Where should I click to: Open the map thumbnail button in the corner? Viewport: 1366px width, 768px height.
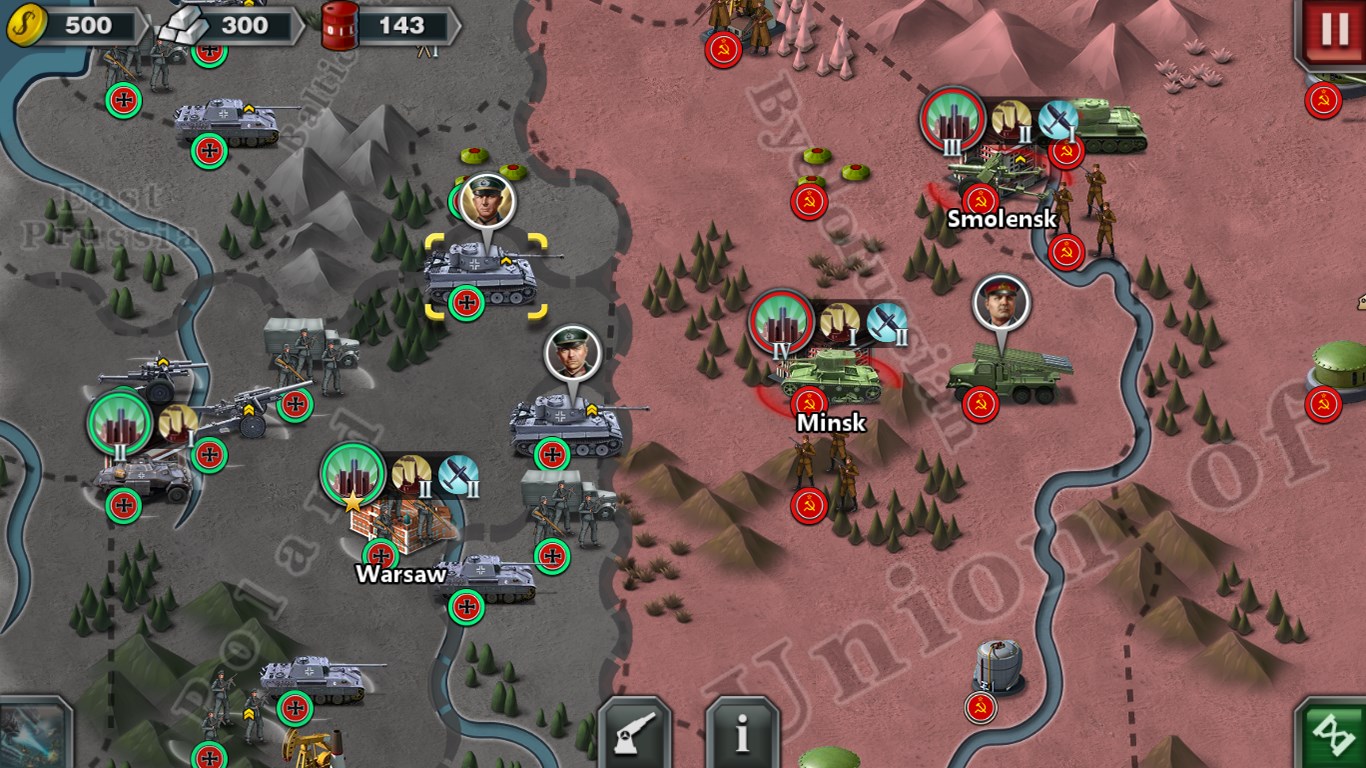point(35,733)
